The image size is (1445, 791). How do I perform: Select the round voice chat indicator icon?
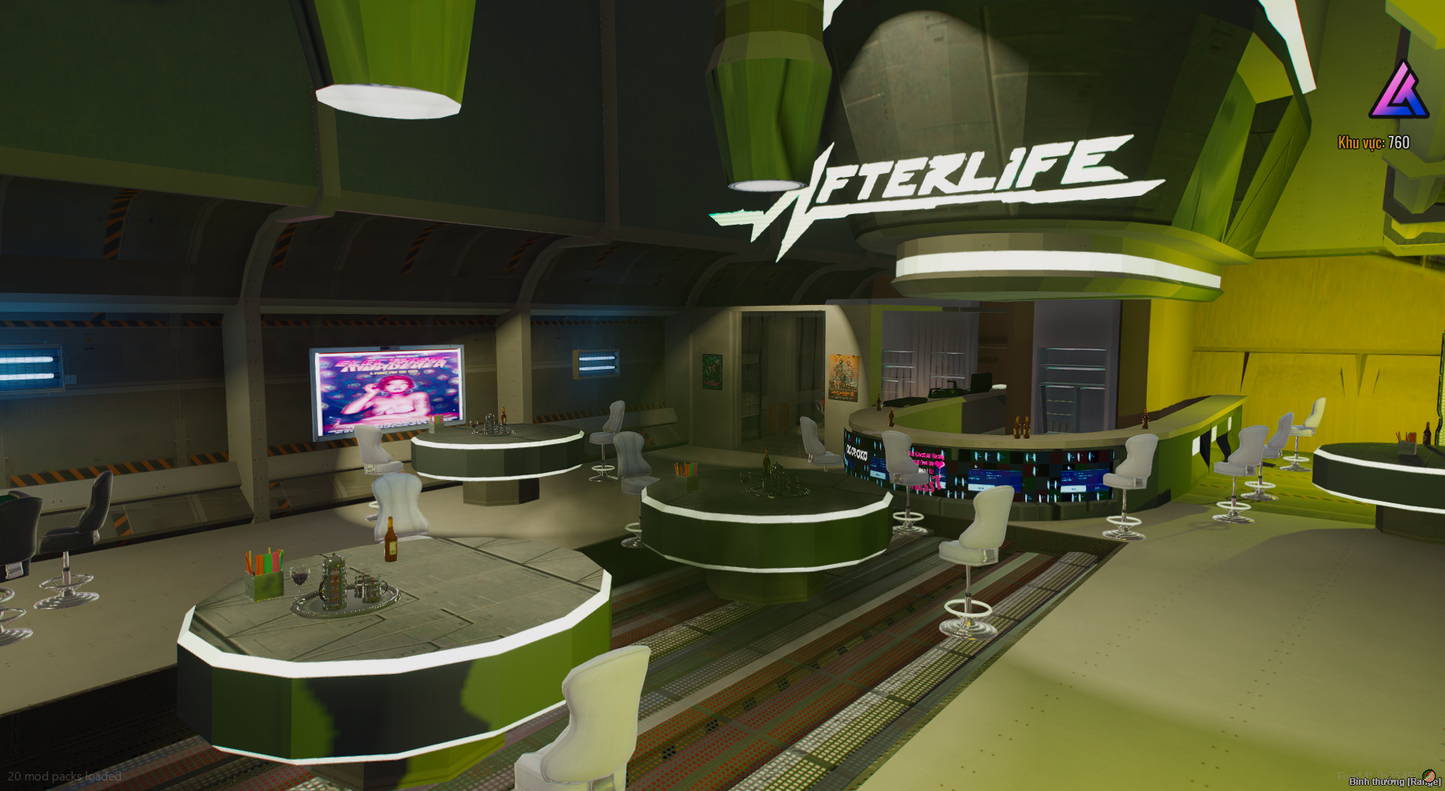click(1428, 775)
